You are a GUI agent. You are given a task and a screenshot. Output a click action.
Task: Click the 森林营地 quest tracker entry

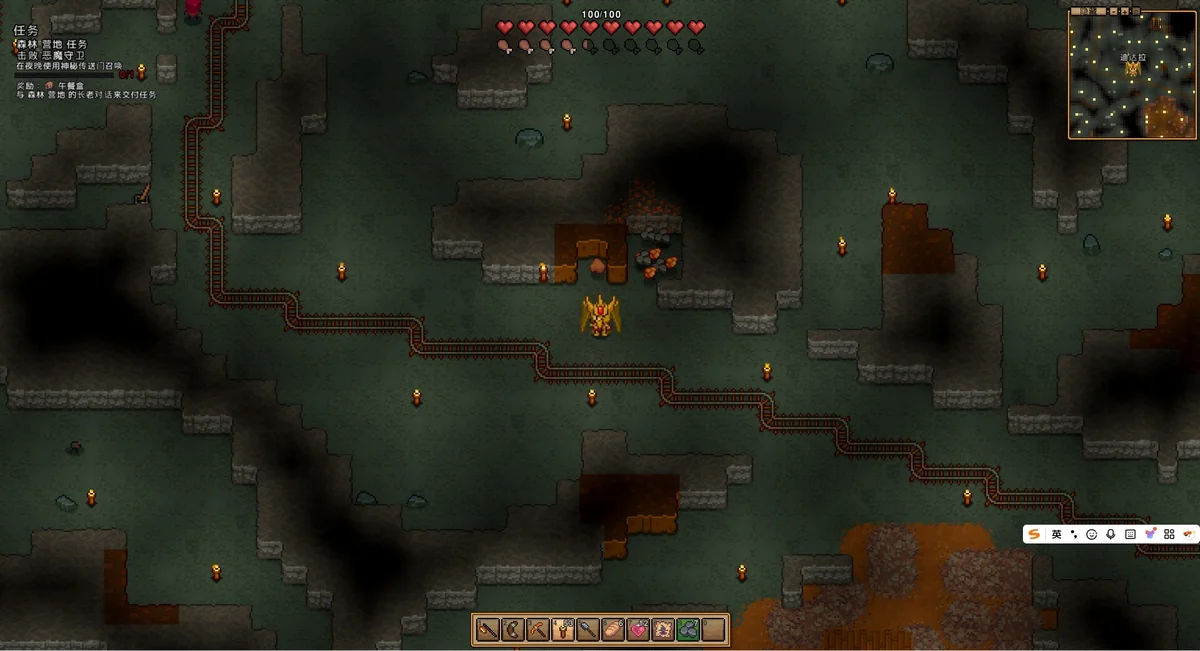pyautogui.click(x=52, y=45)
